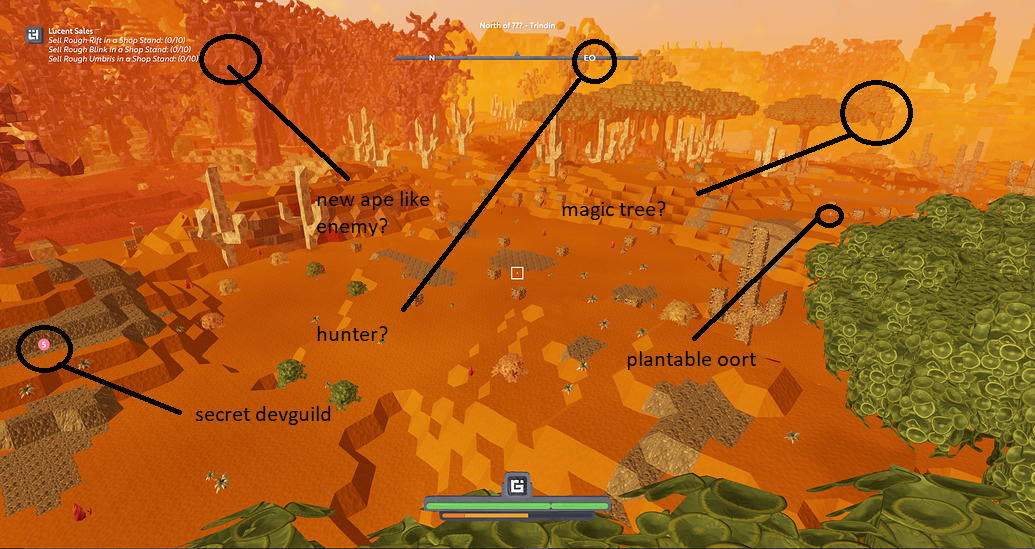Click the compass bar at the top
Image resolution: width=1035 pixels, height=549 pixels.
pyautogui.click(x=516, y=58)
